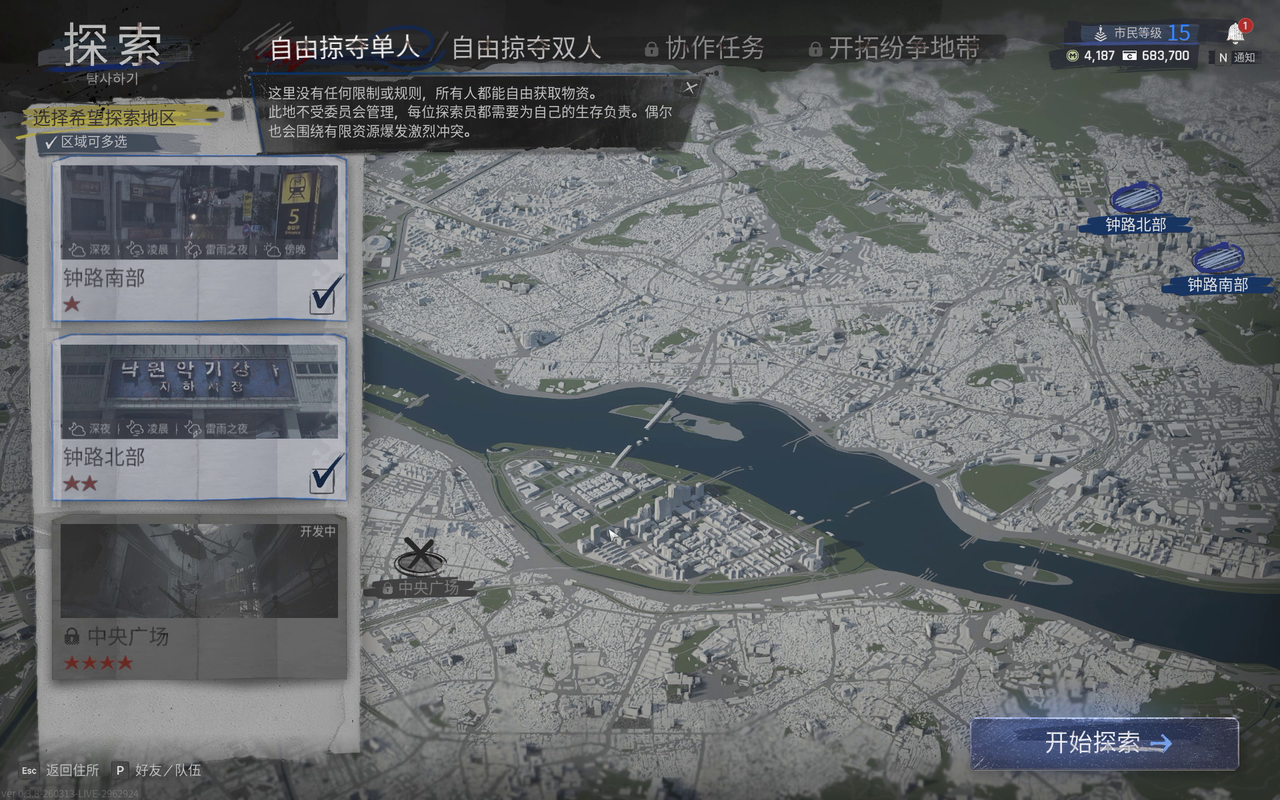
Task: Select the locked 协作任务 tab
Action: point(704,47)
